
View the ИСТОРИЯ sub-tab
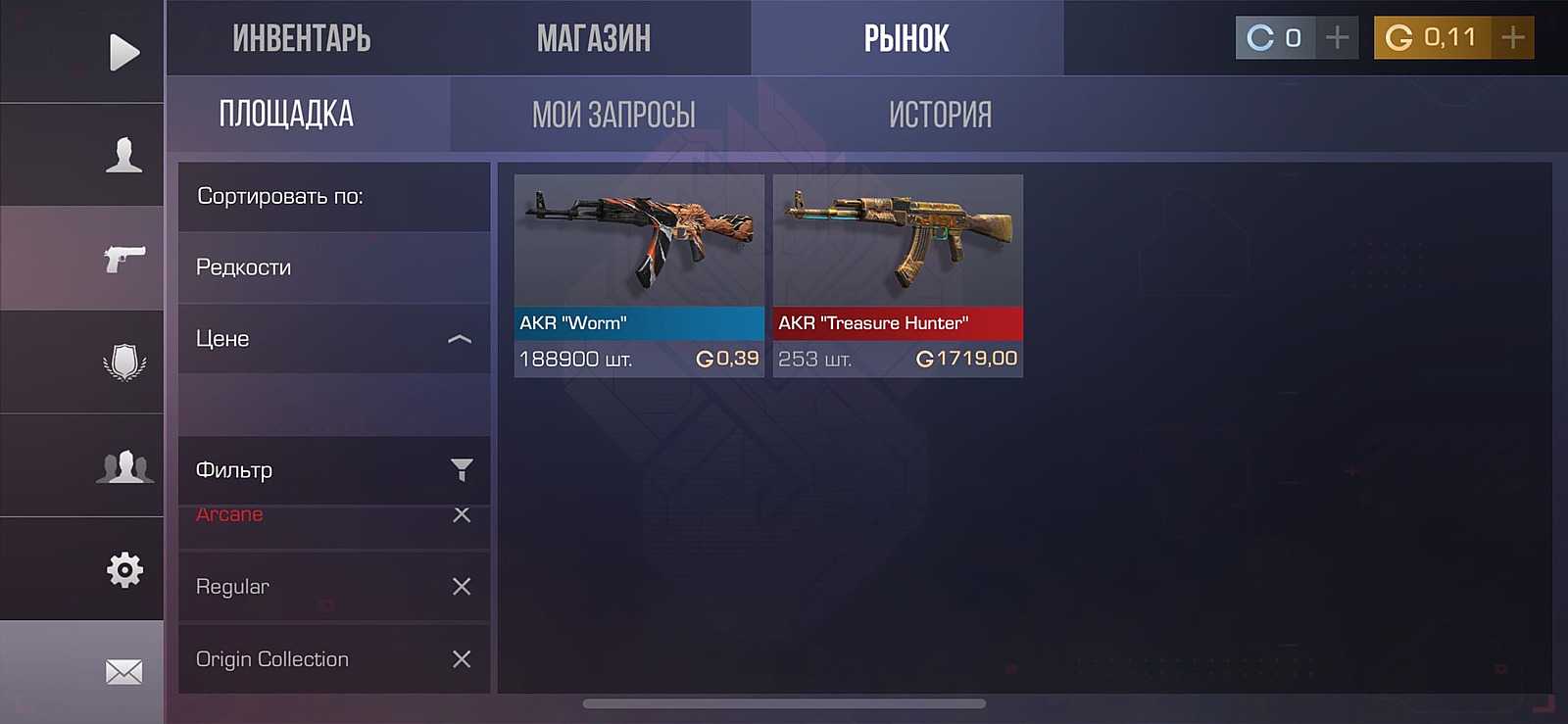(x=940, y=115)
